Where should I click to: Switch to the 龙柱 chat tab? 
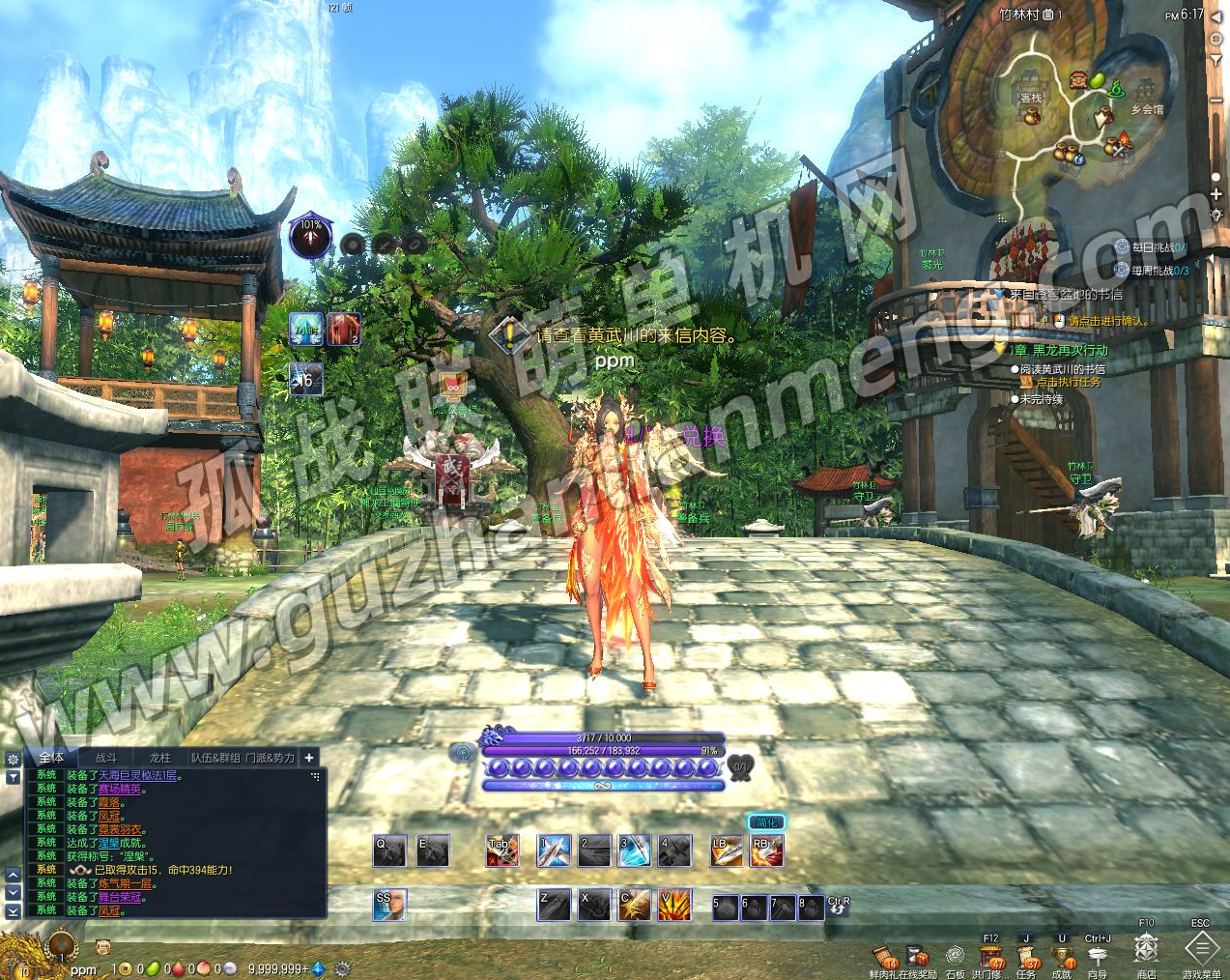coord(159,758)
